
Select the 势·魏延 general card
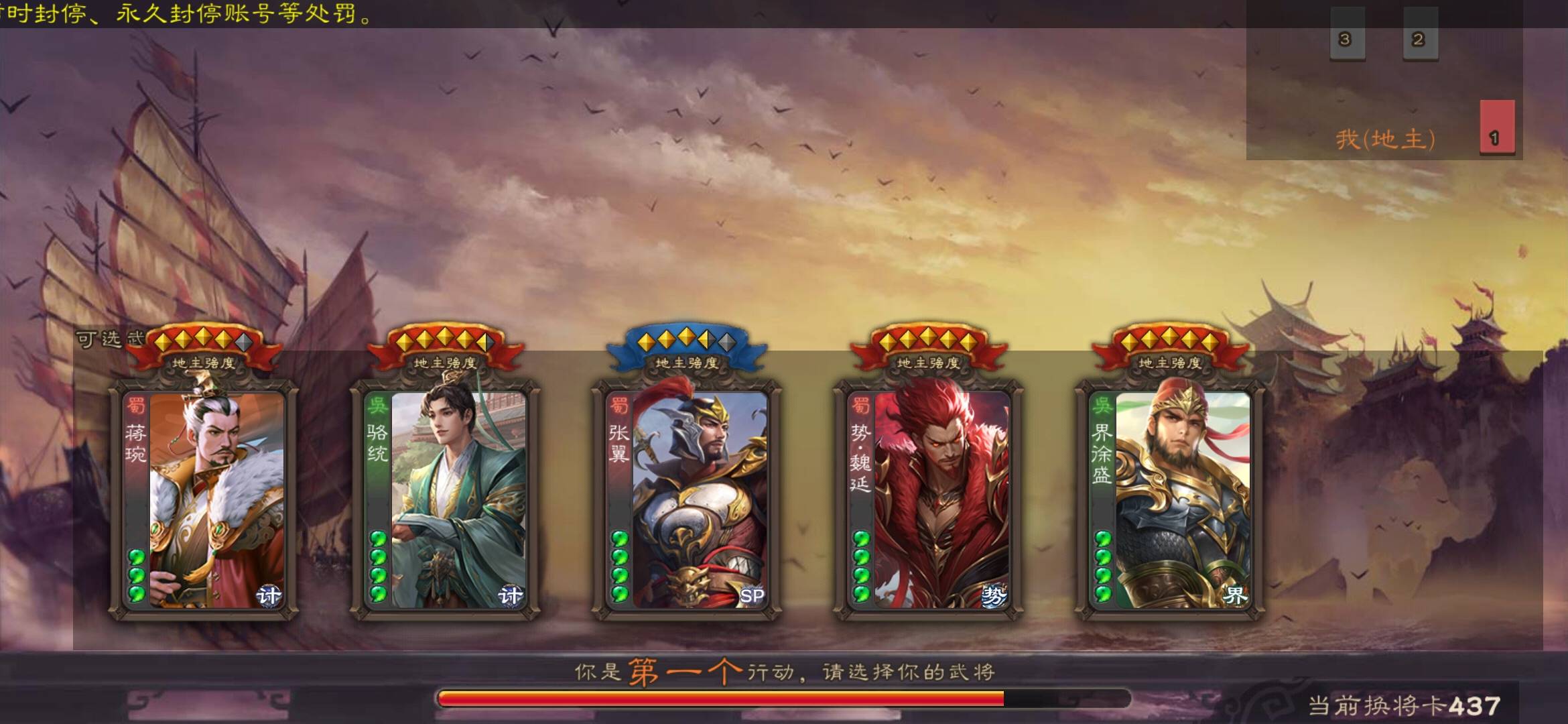coord(928,499)
